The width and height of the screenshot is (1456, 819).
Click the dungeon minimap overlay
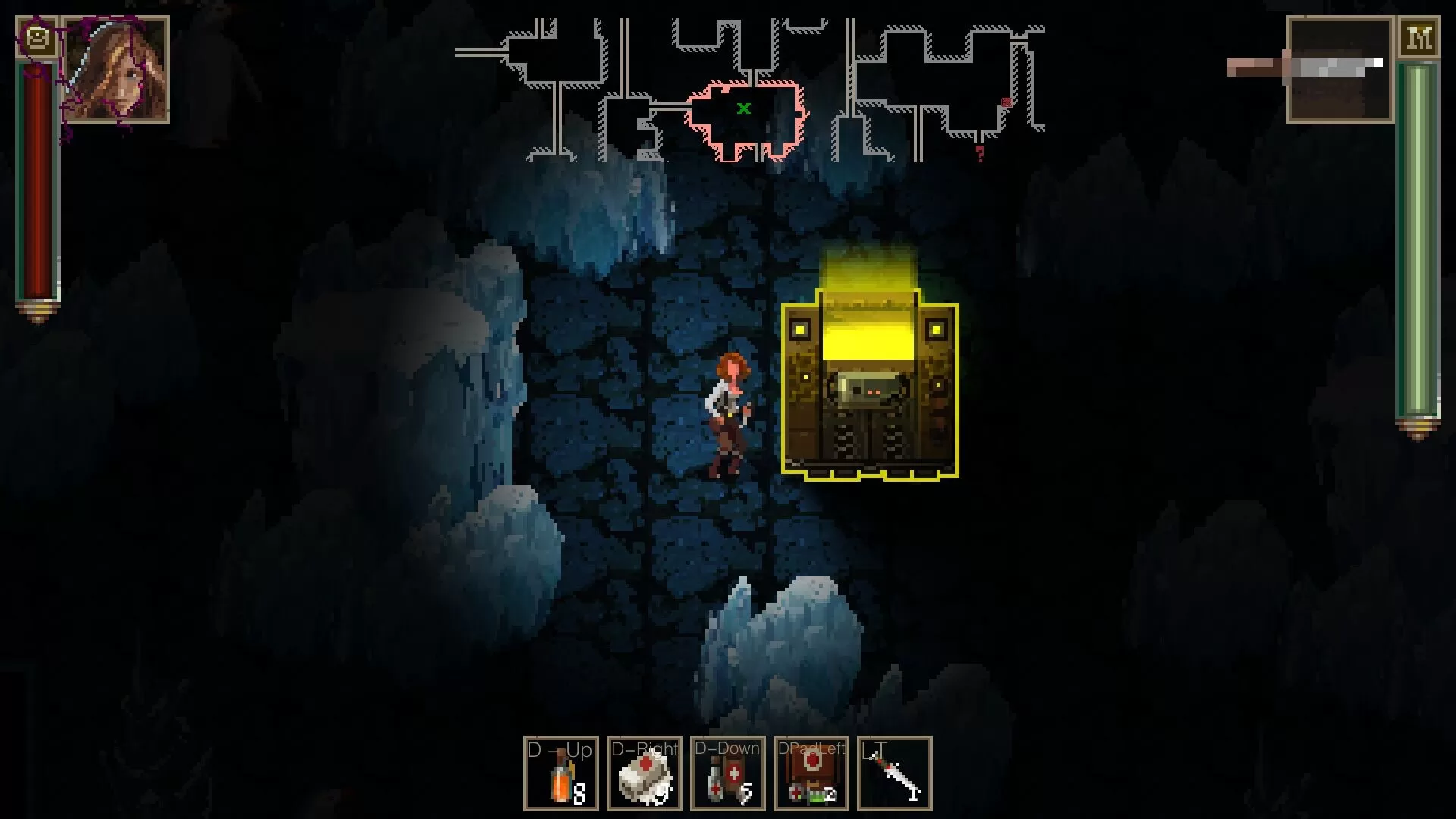pos(749,91)
